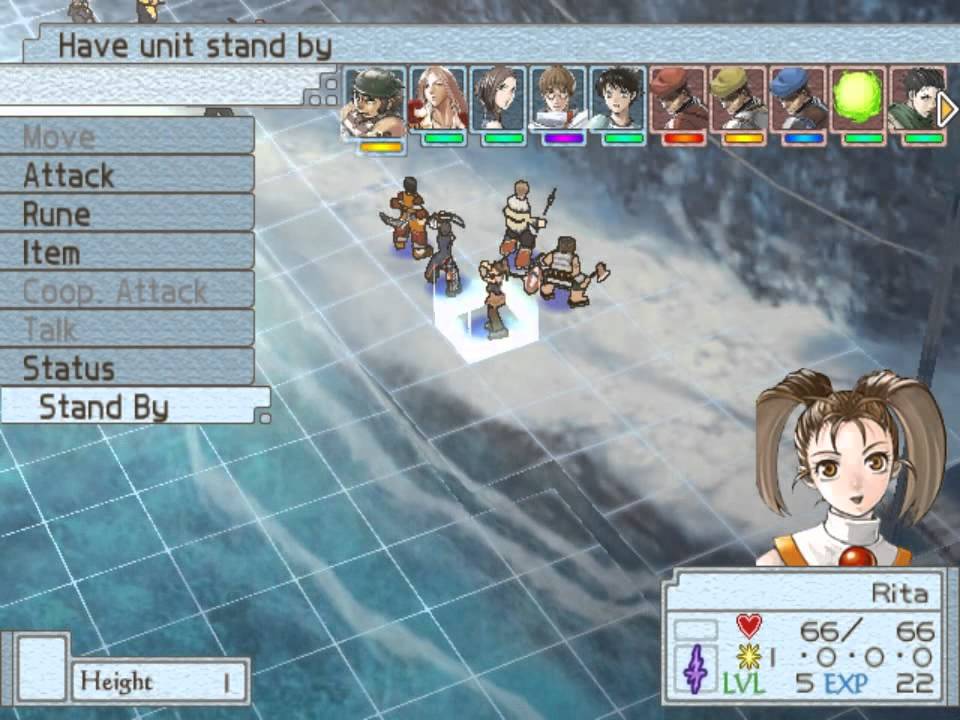Select the blue-capped enemy soldier portrait
Screen dimensions: 960x720
click(798, 100)
